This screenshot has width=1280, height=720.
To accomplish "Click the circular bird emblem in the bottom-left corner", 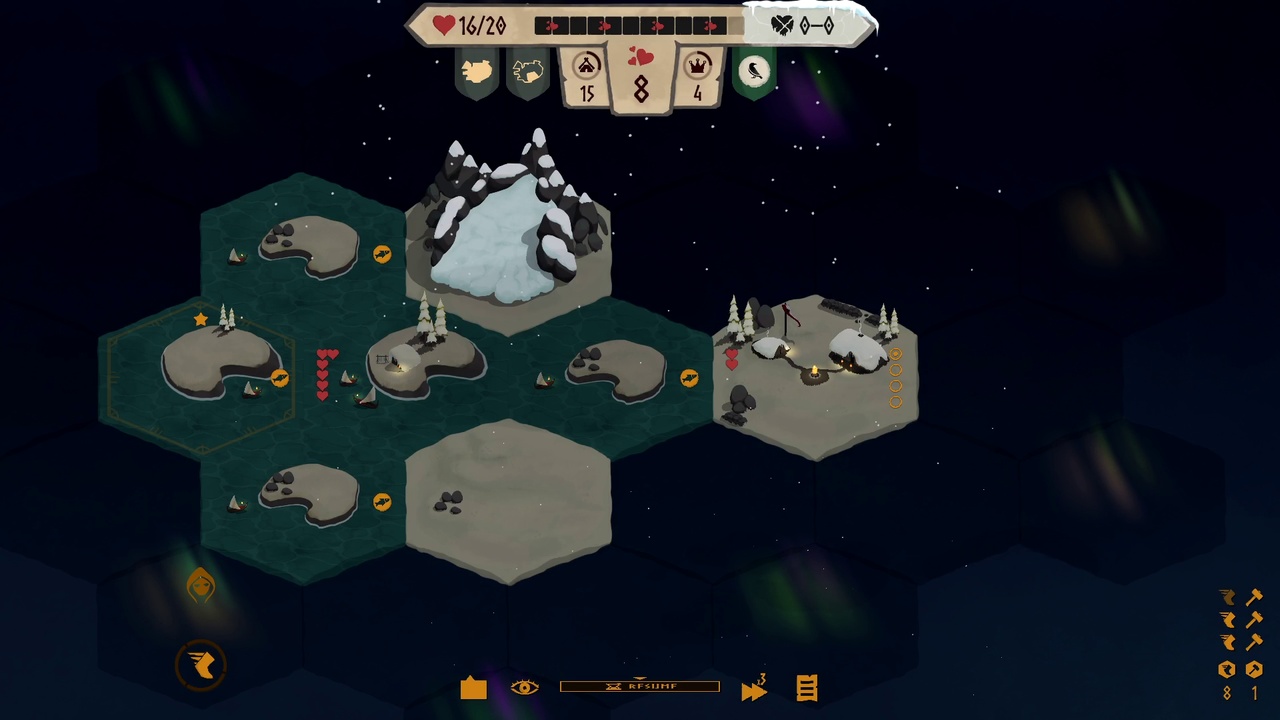I will tap(201, 665).
